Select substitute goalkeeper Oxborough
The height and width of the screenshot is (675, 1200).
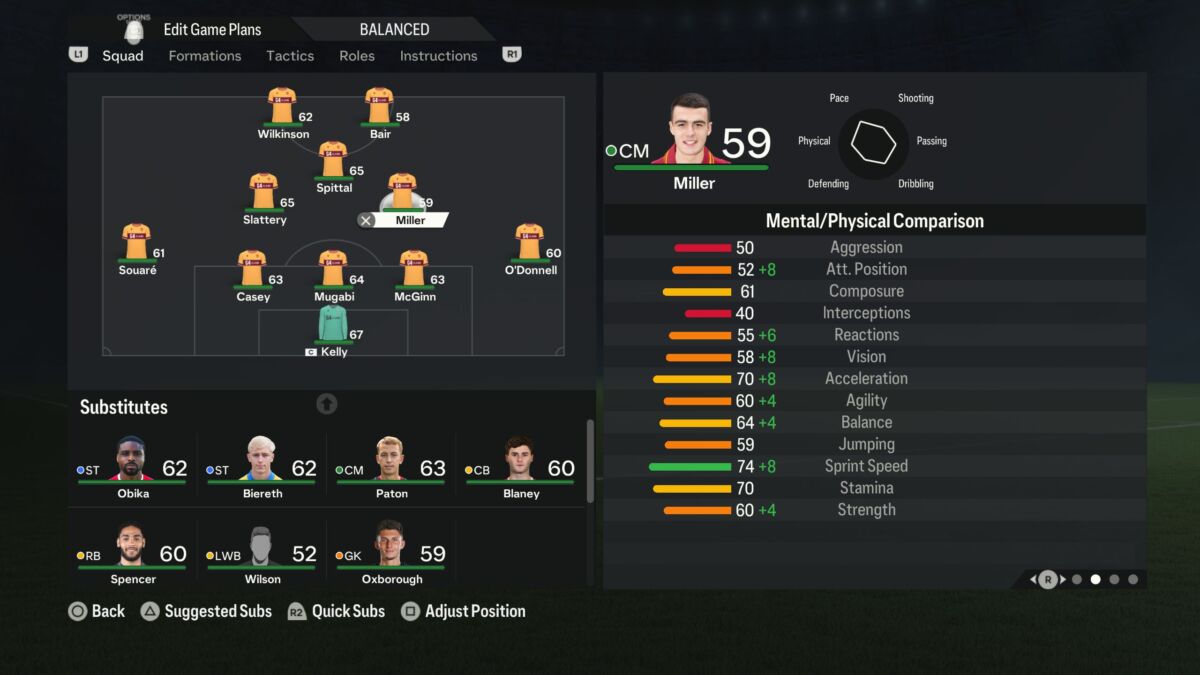391,552
